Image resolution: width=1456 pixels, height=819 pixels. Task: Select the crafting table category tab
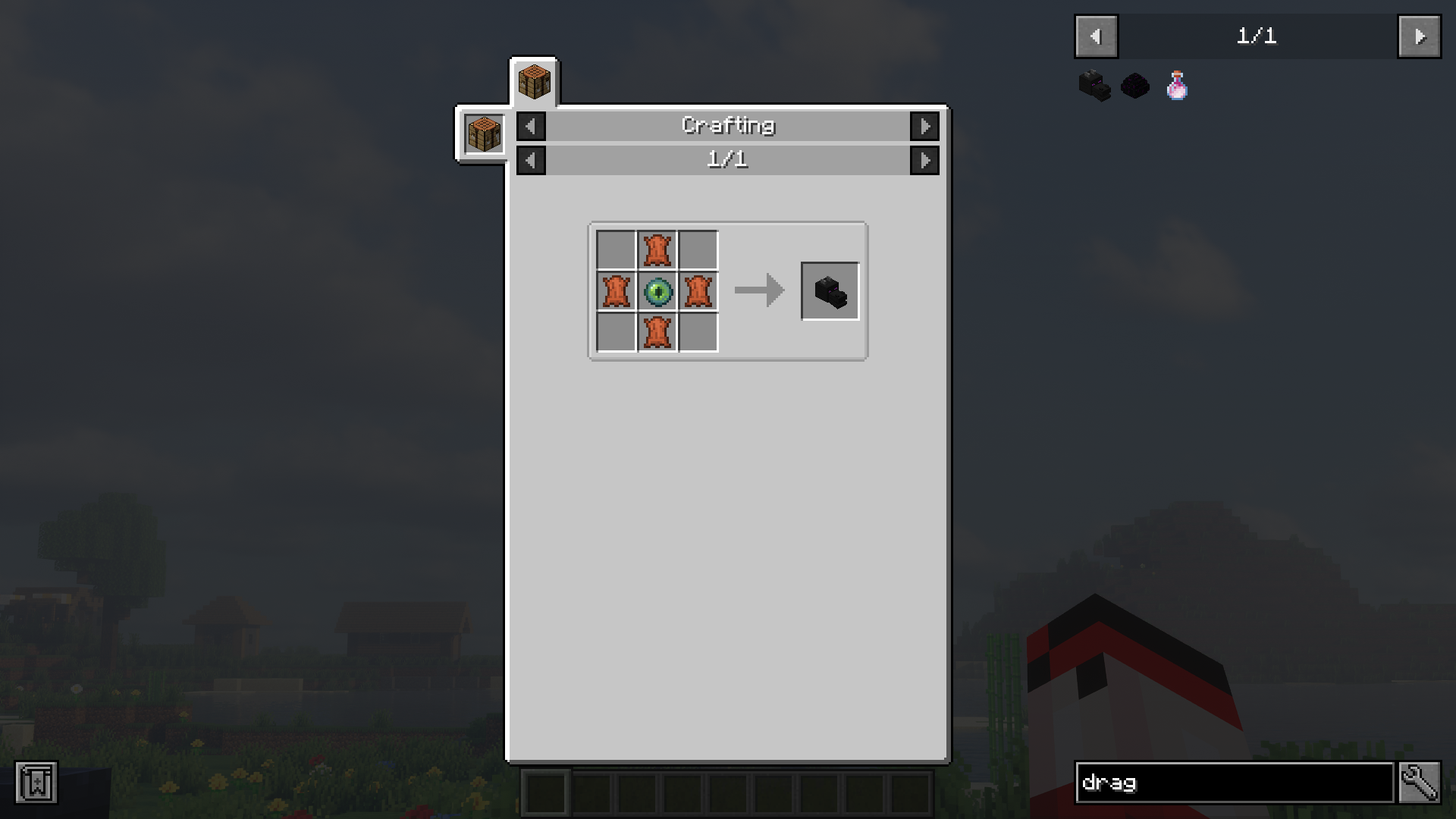click(x=534, y=82)
